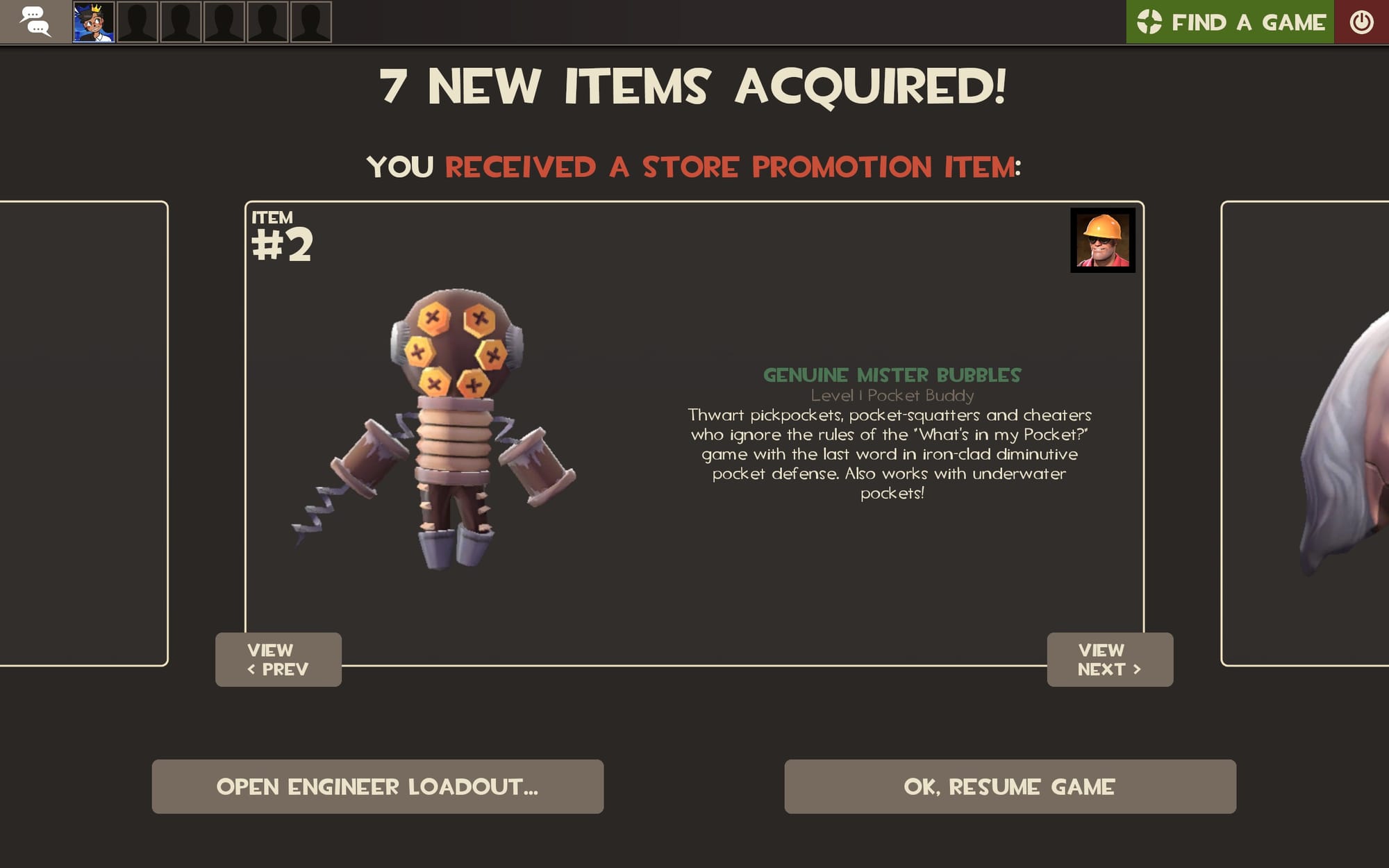Click the player avatar with the crown
The image size is (1389, 868).
click(x=92, y=22)
